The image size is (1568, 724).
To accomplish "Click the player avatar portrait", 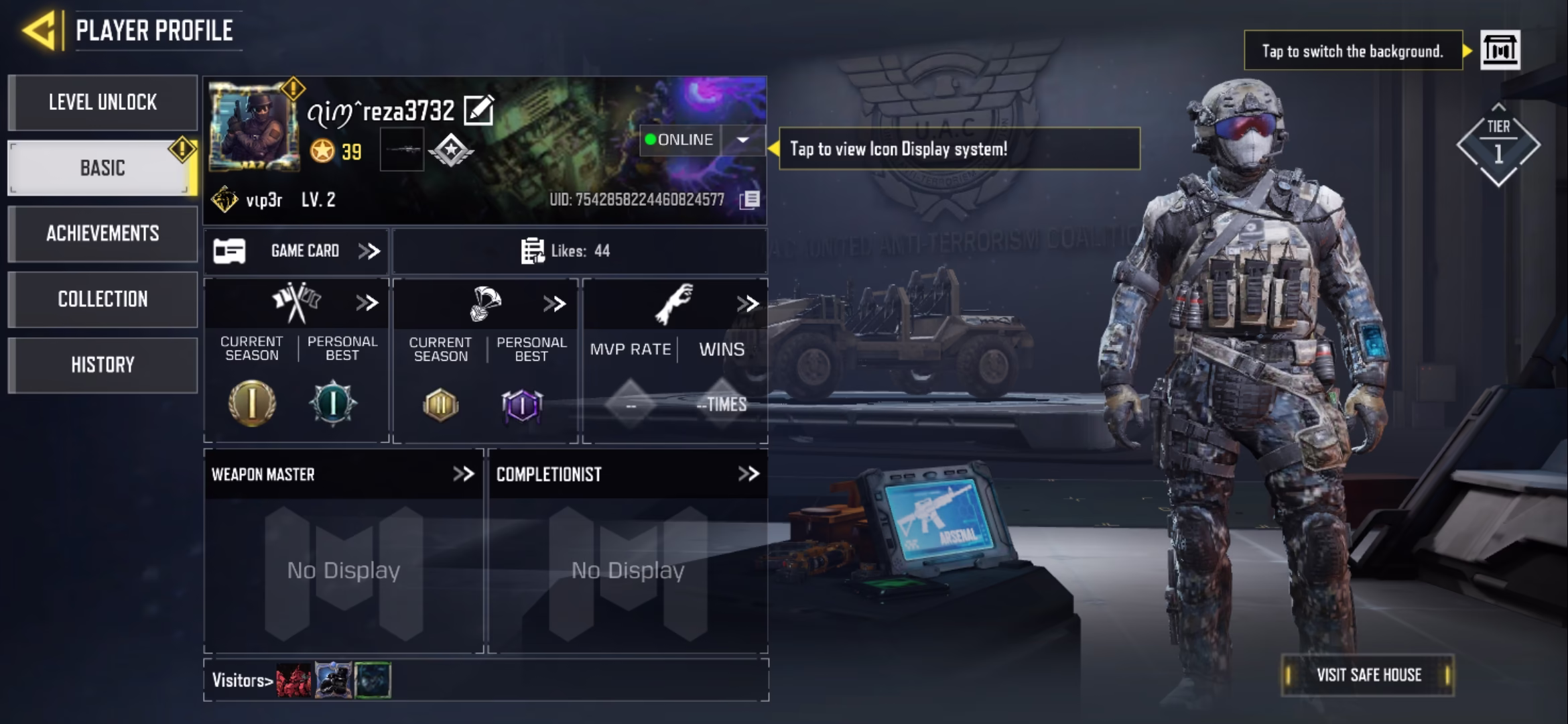I will (x=253, y=127).
